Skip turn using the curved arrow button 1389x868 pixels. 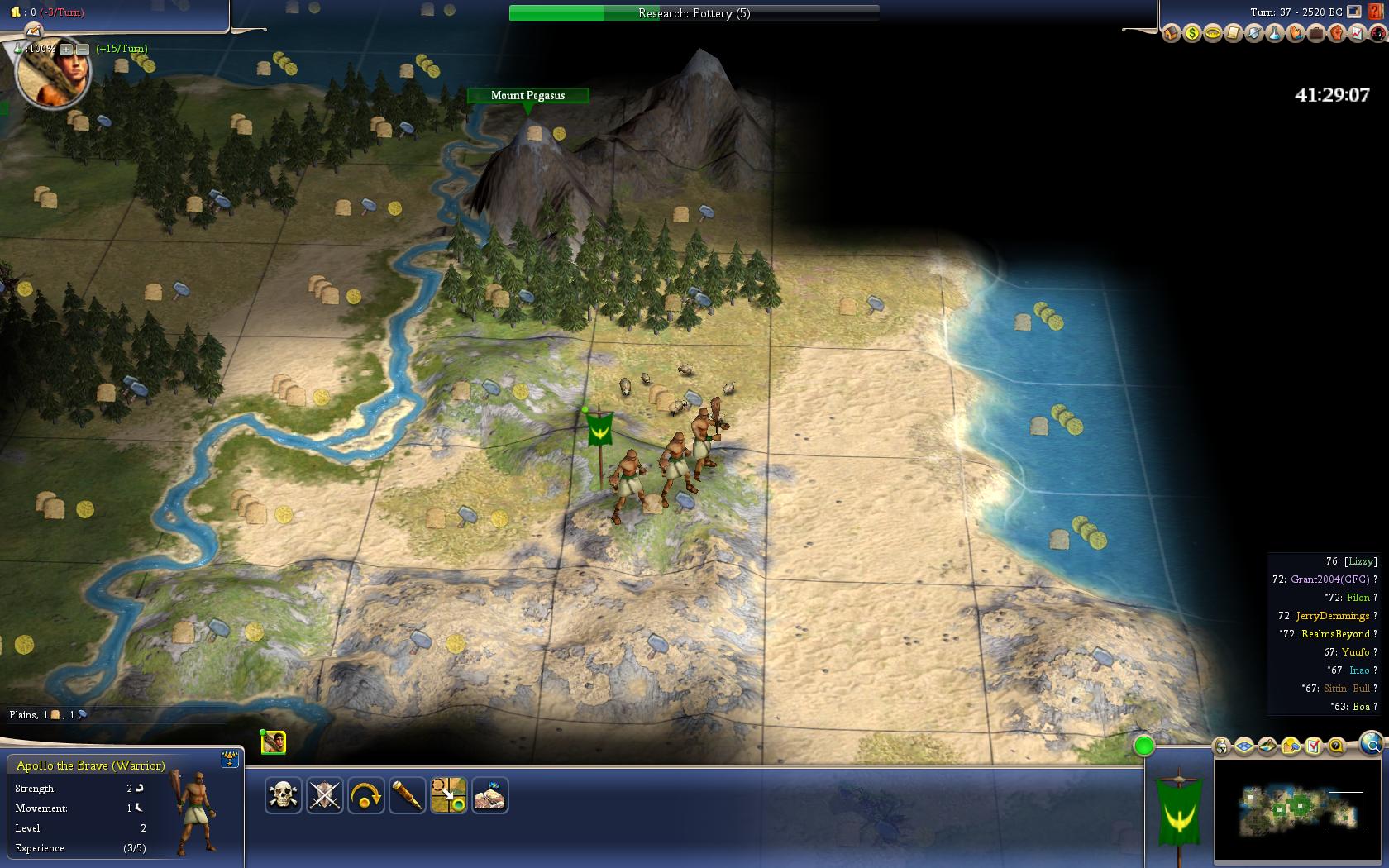click(366, 796)
